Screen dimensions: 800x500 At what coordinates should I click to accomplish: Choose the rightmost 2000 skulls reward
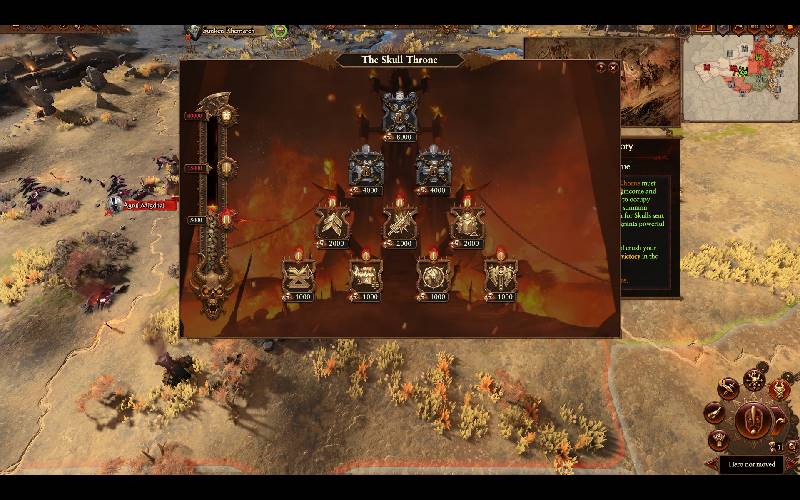(467, 222)
